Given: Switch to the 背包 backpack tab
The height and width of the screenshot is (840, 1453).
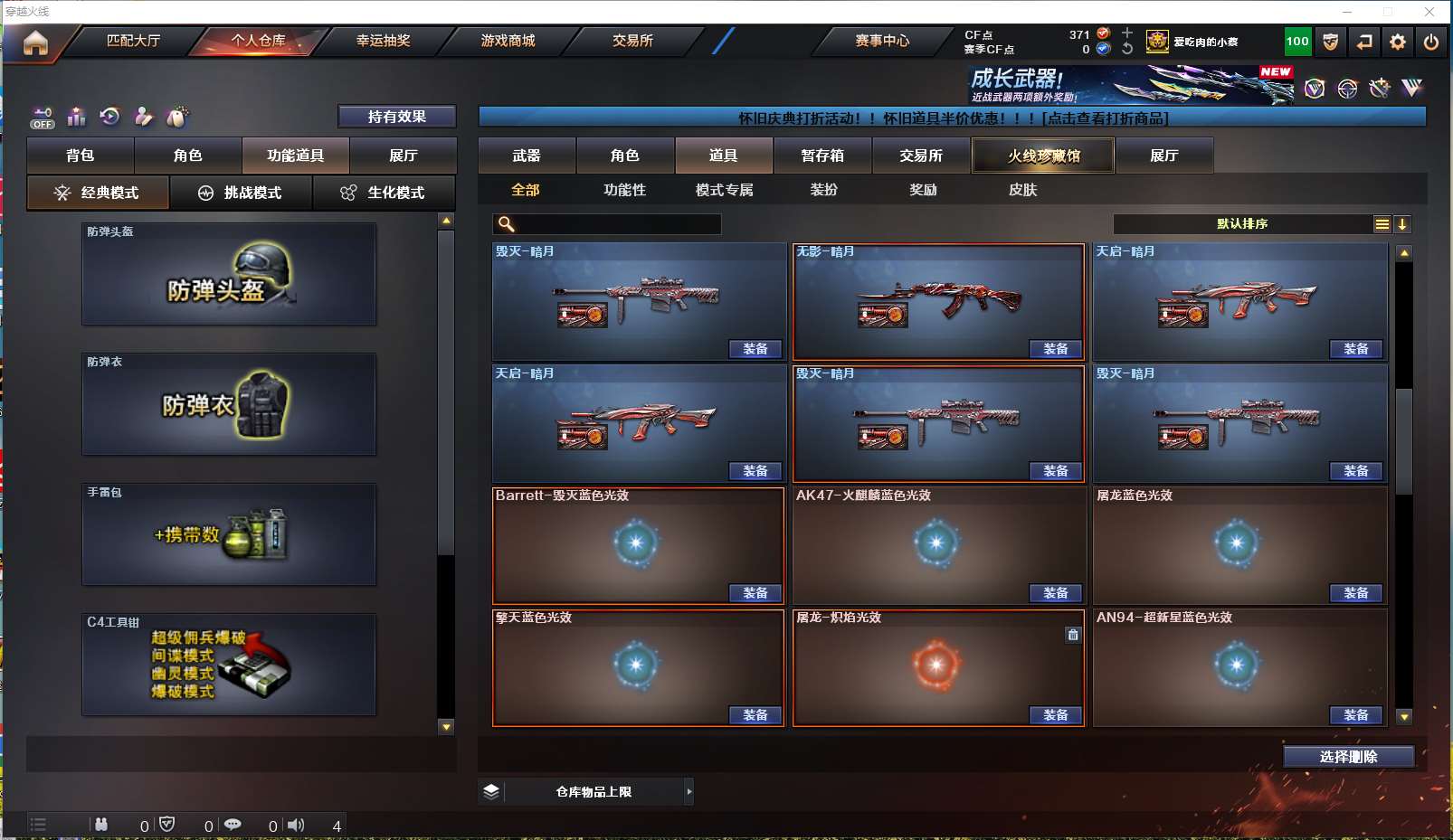Looking at the screenshot, I should click(x=81, y=156).
